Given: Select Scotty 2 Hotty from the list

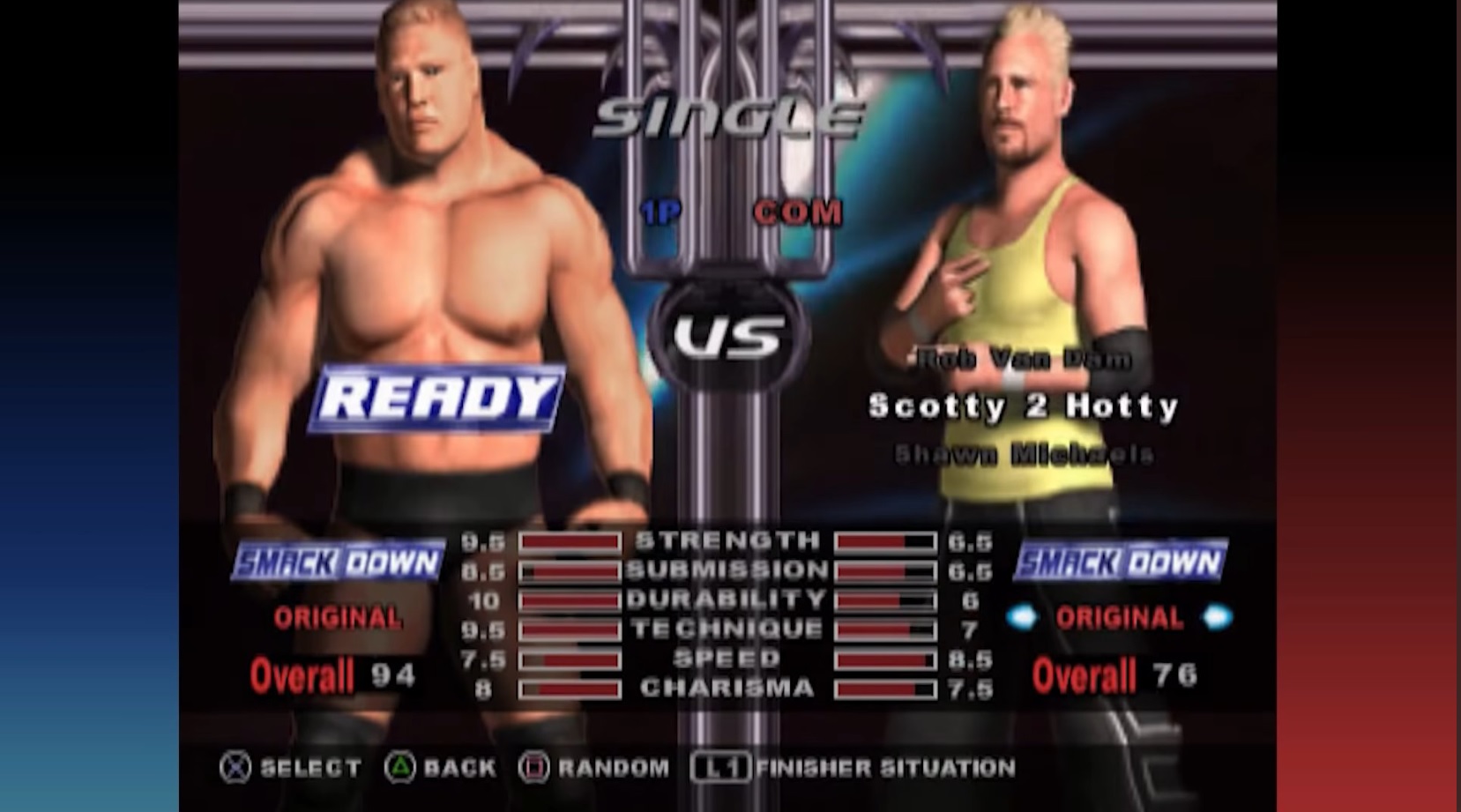Looking at the screenshot, I should [1025, 404].
